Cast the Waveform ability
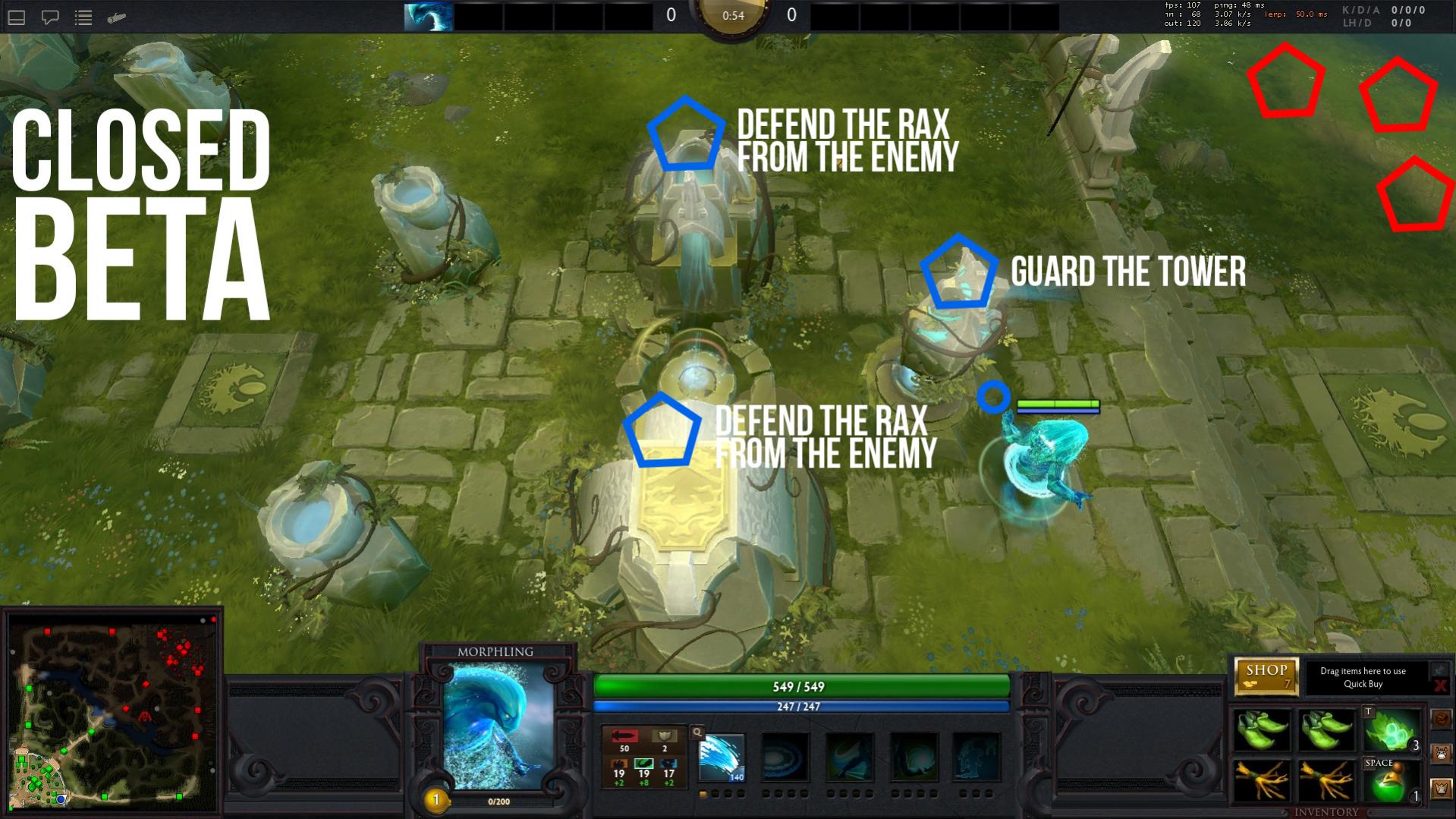1456x819 pixels. pos(722,757)
